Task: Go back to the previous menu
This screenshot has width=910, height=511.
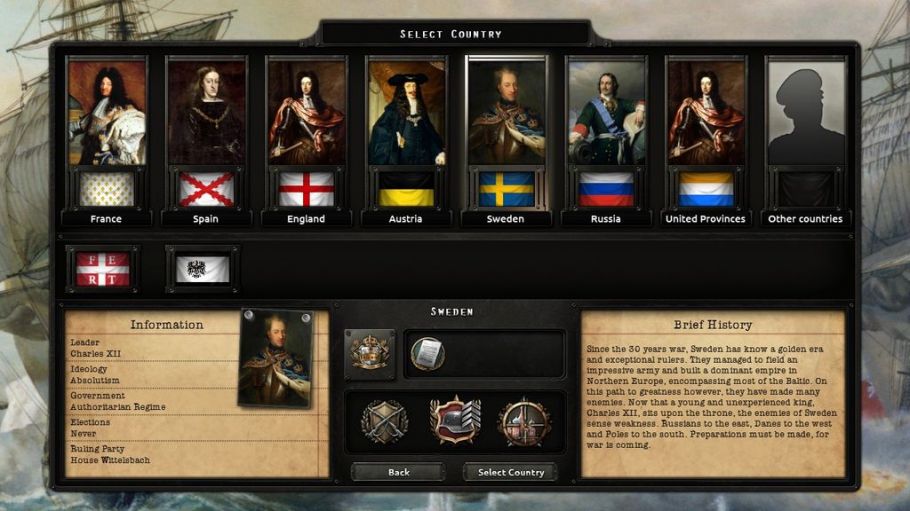Action: pos(398,472)
